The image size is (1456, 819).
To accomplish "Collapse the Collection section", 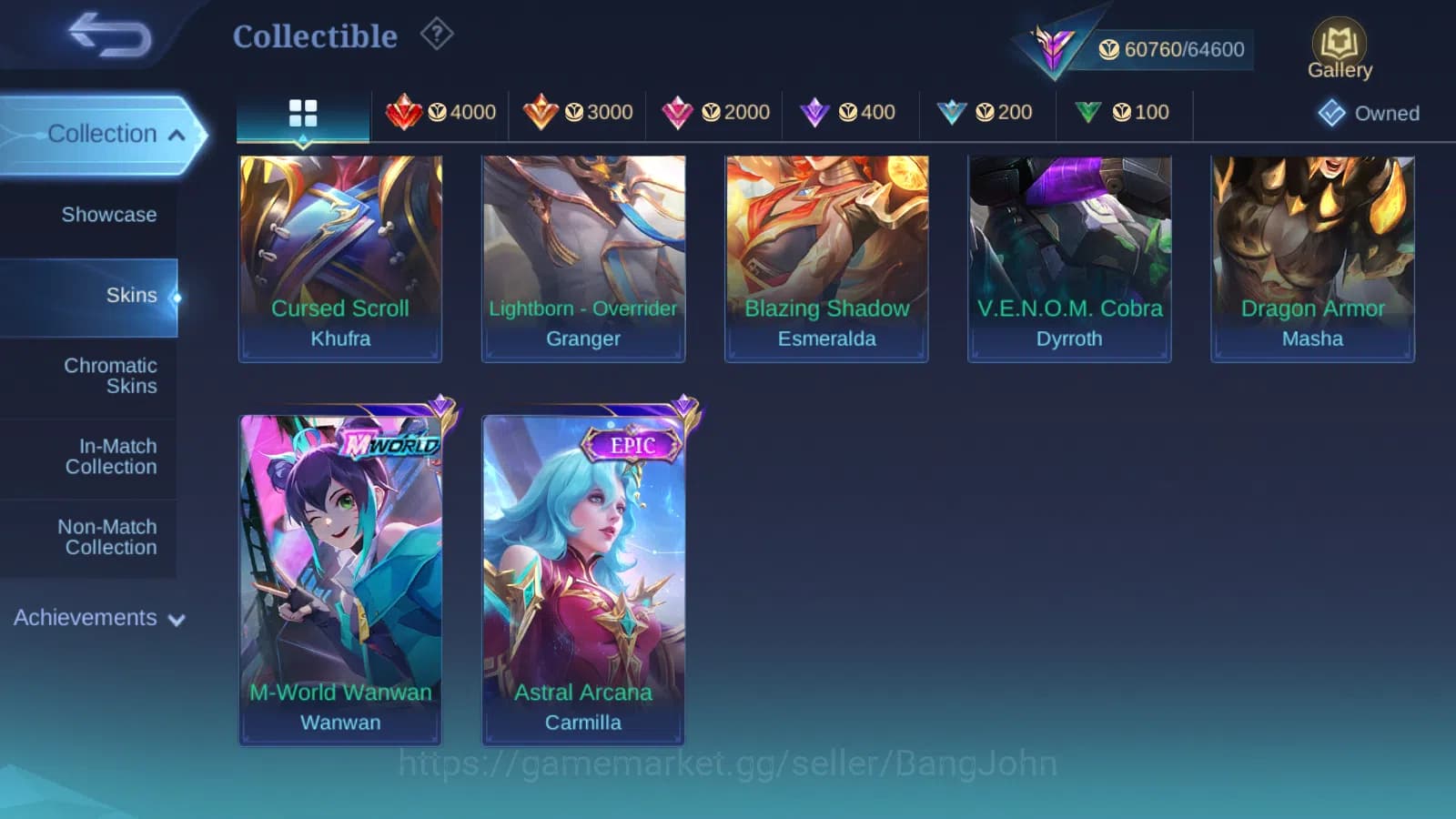I will 103,134.
